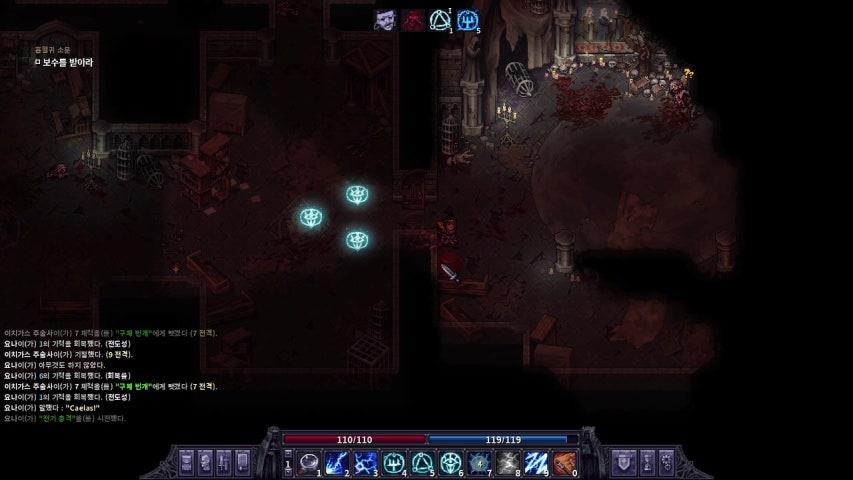Cast the lightning bolt skill in slot 2

(x=337, y=462)
